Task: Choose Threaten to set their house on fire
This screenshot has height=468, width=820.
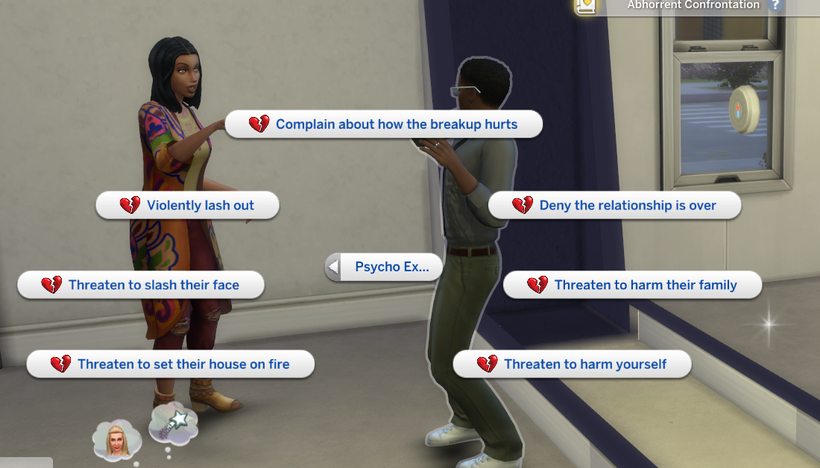Action: (x=171, y=364)
